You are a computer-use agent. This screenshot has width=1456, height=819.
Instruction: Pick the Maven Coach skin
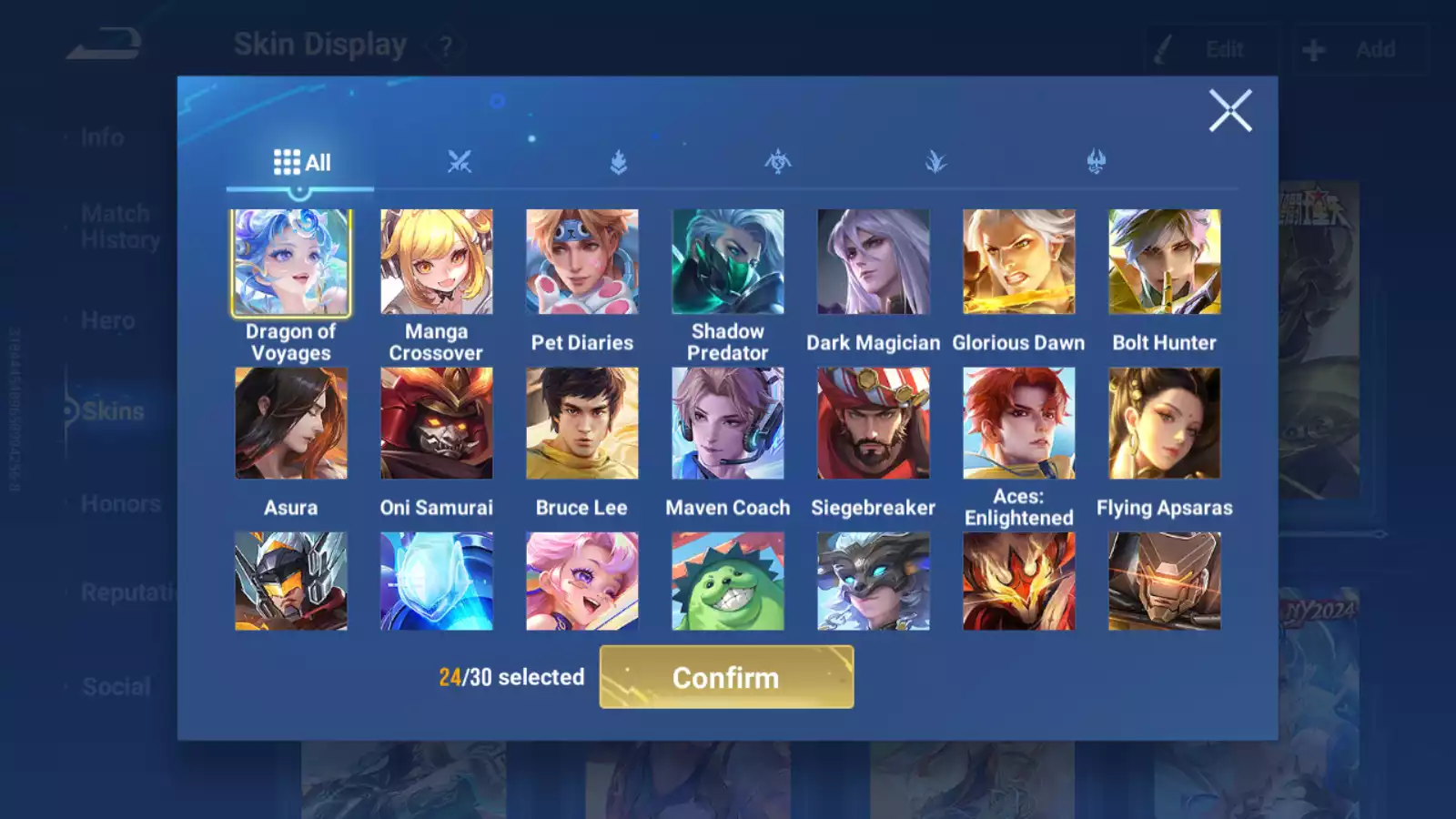pos(728,423)
